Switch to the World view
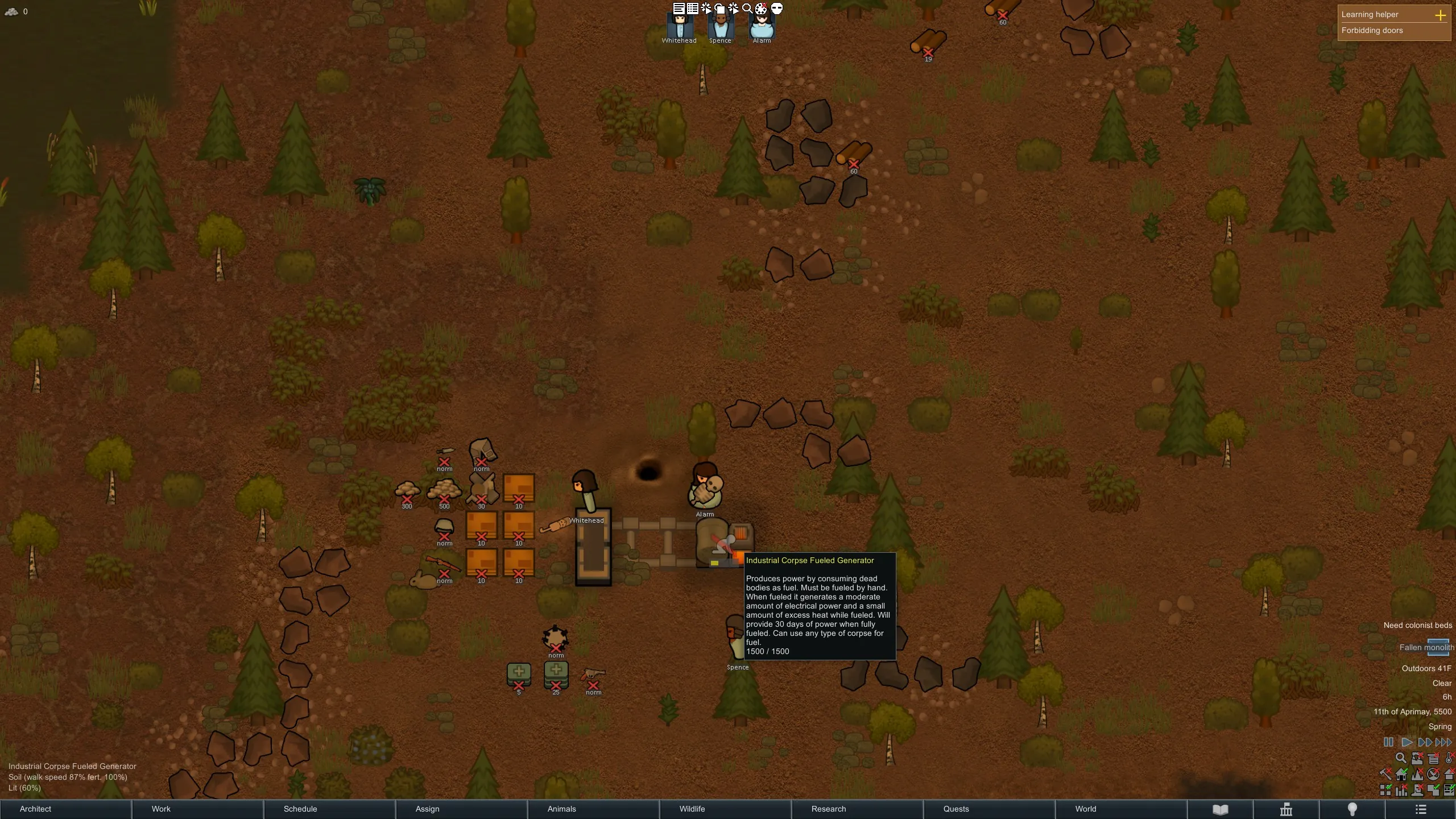Viewport: 1456px width, 819px height. coord(1121,809)
